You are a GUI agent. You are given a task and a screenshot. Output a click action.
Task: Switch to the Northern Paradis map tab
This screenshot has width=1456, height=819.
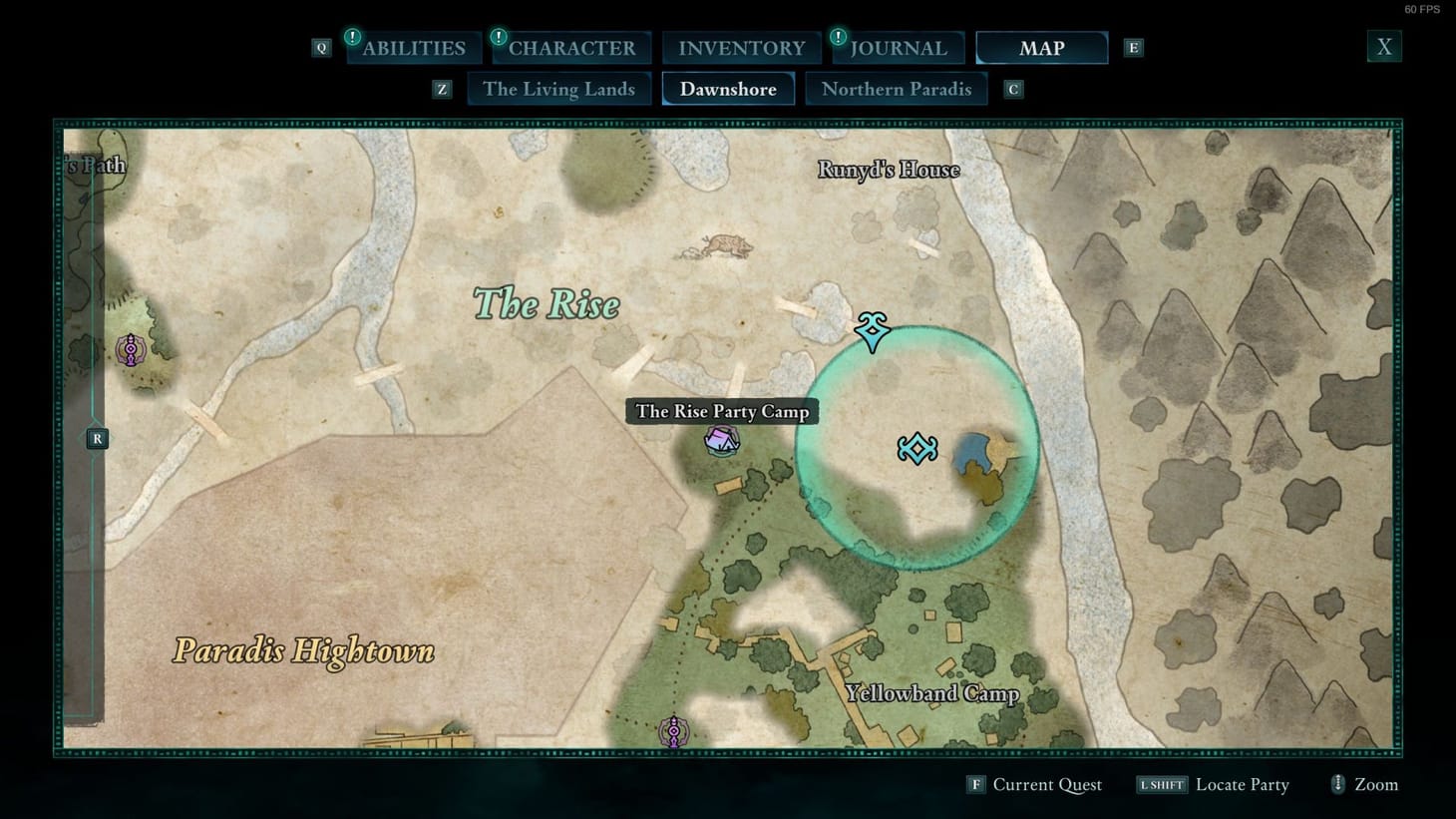click(896, 89)
